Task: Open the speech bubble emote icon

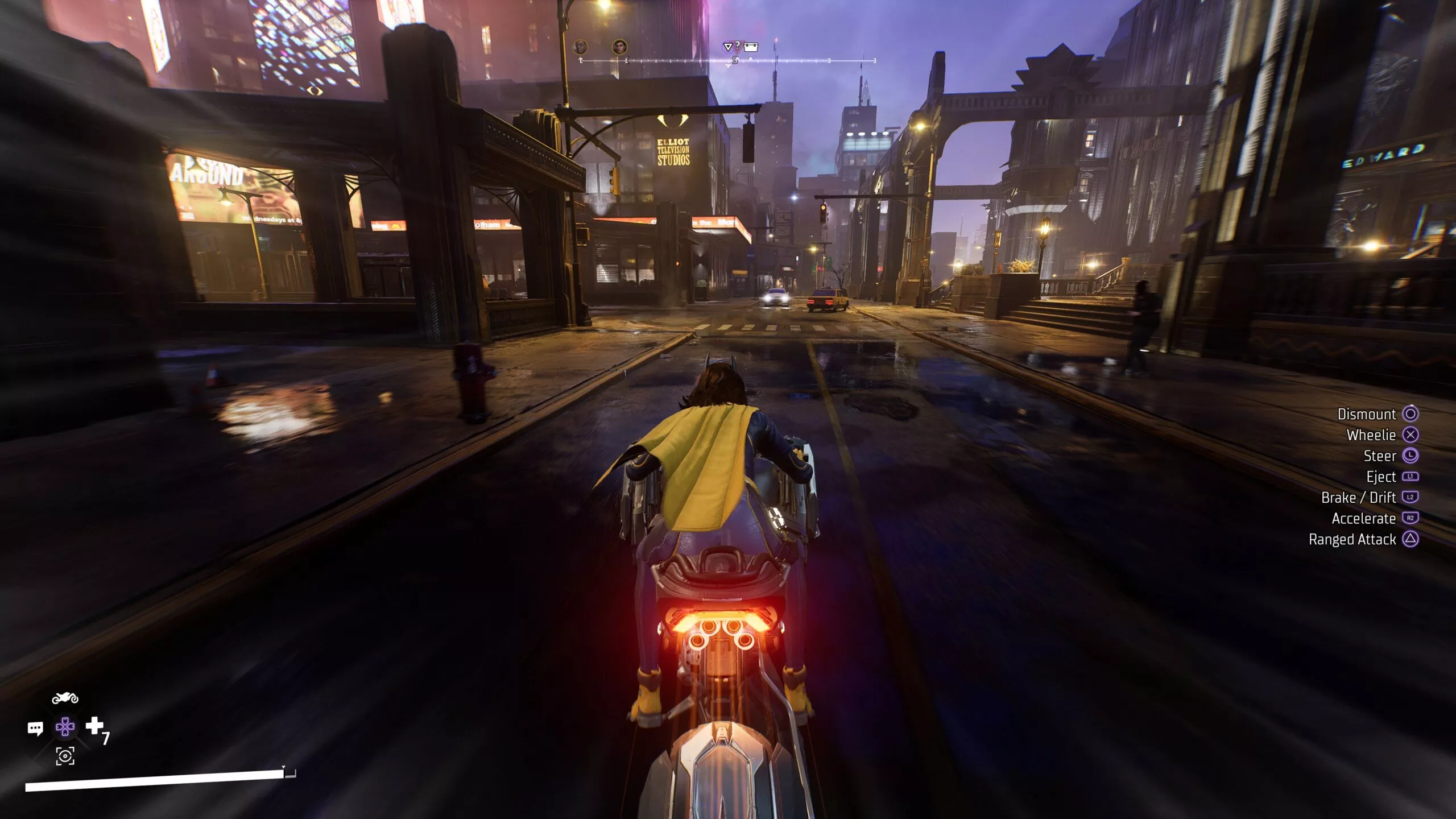Action: [35, 728]
